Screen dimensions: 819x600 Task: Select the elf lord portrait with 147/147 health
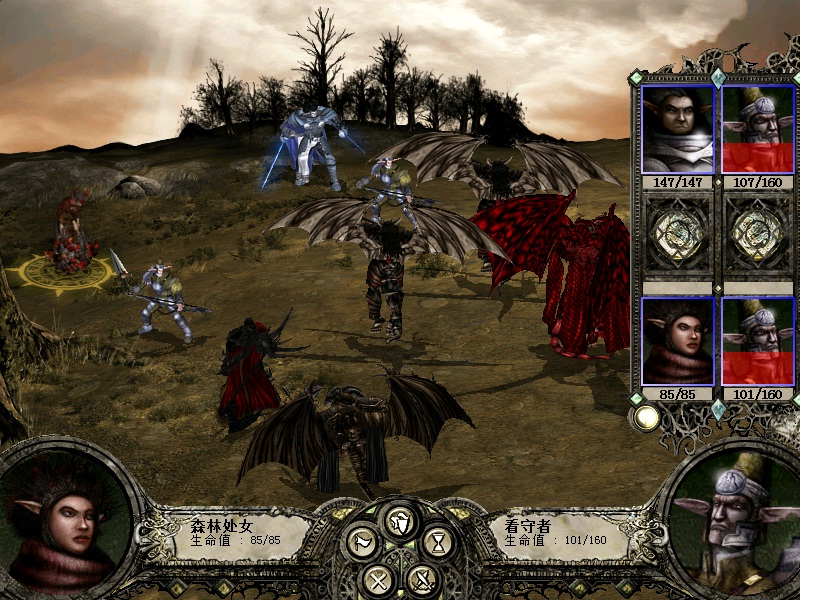coord(677,129)
